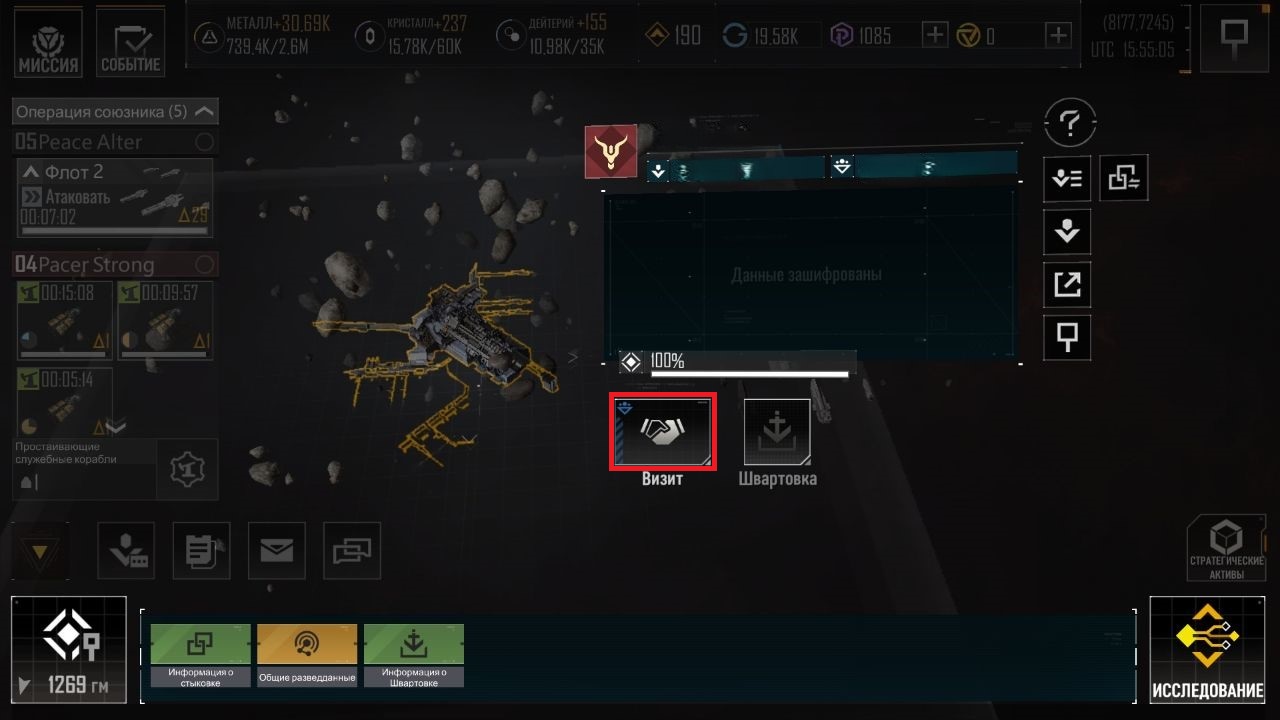Open the chat bubbles window

351,550
